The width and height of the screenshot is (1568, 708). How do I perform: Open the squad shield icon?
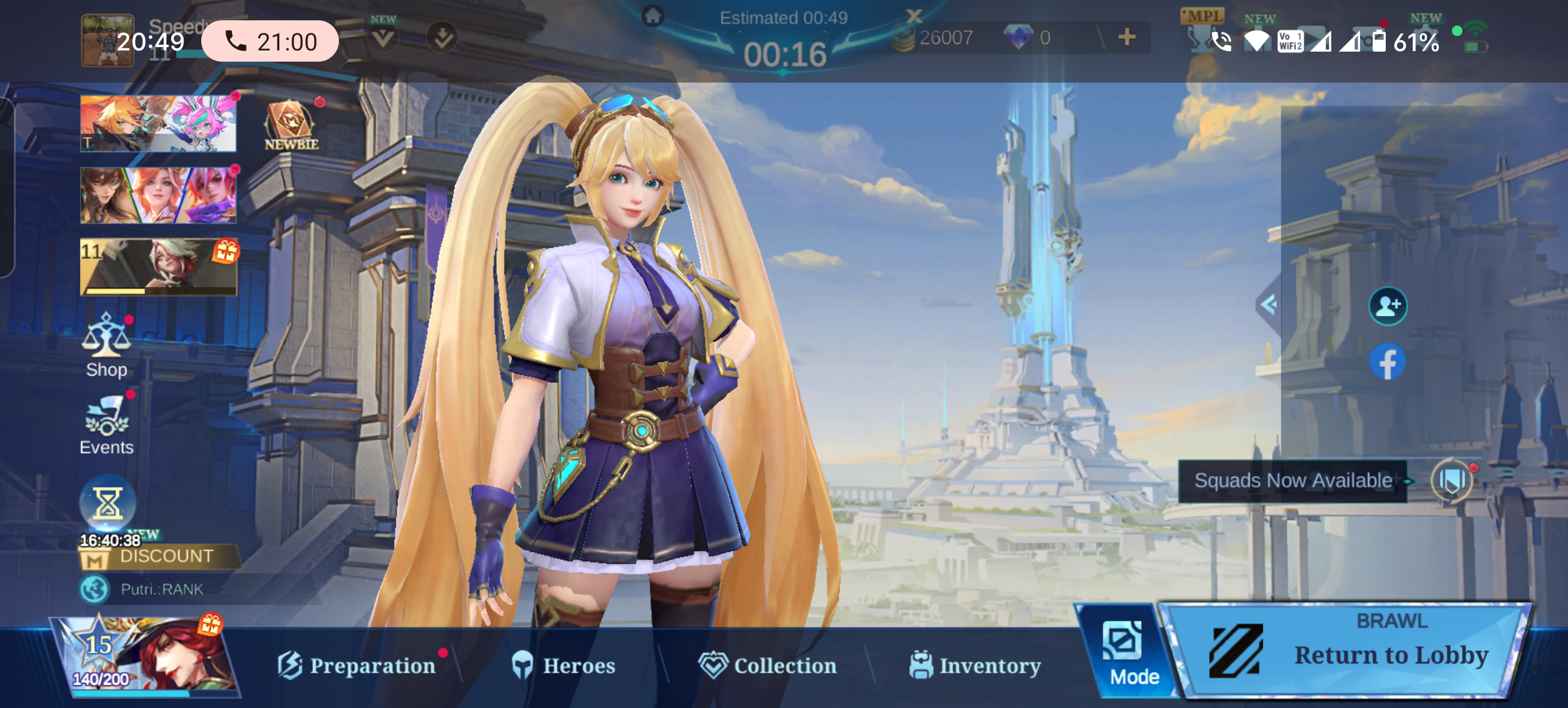(1452, 481)
